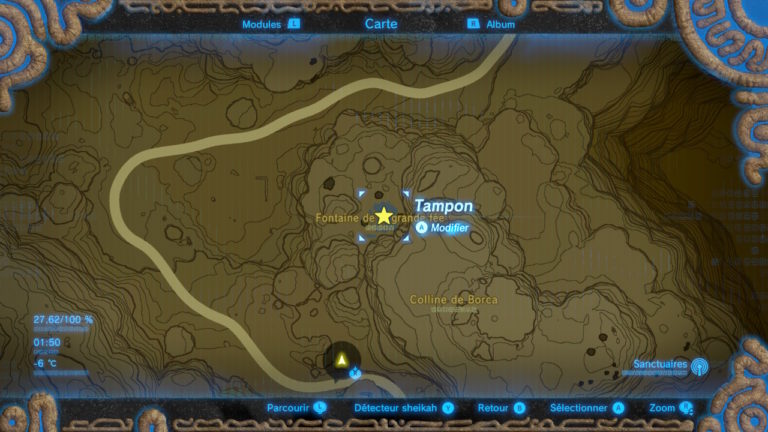Open the Détecteur sheikah option
Image resolution: width=768 pixels, height=432 pixels.
point(404,408)
